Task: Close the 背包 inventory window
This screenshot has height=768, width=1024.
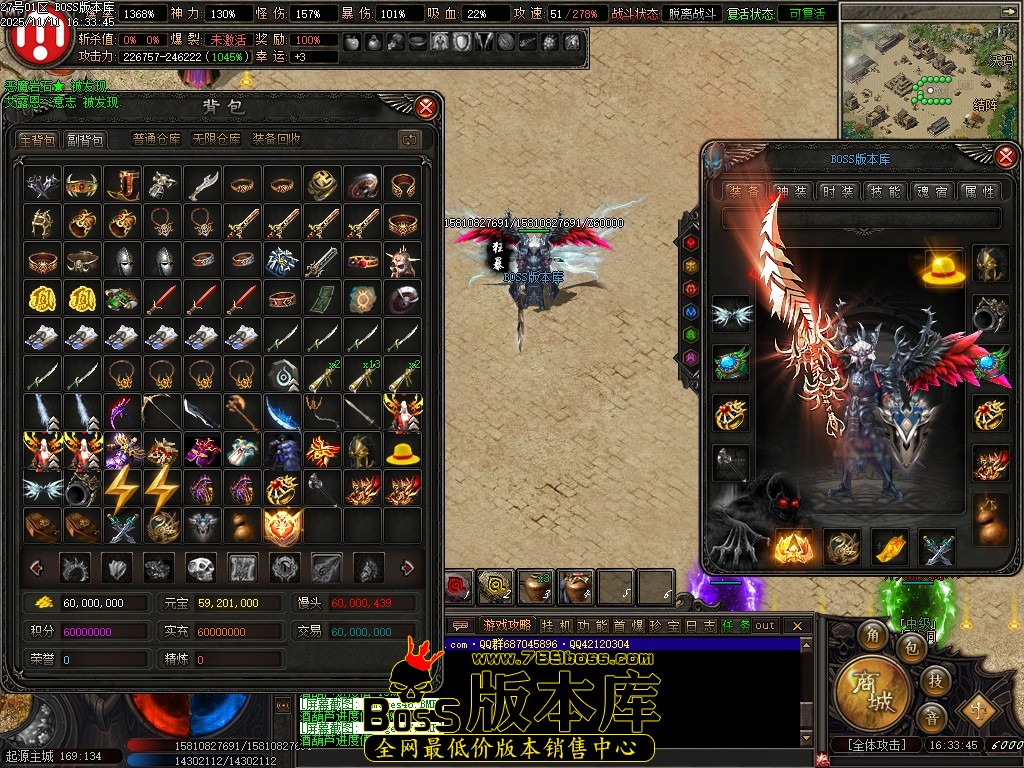Action: tap(426, 107)
